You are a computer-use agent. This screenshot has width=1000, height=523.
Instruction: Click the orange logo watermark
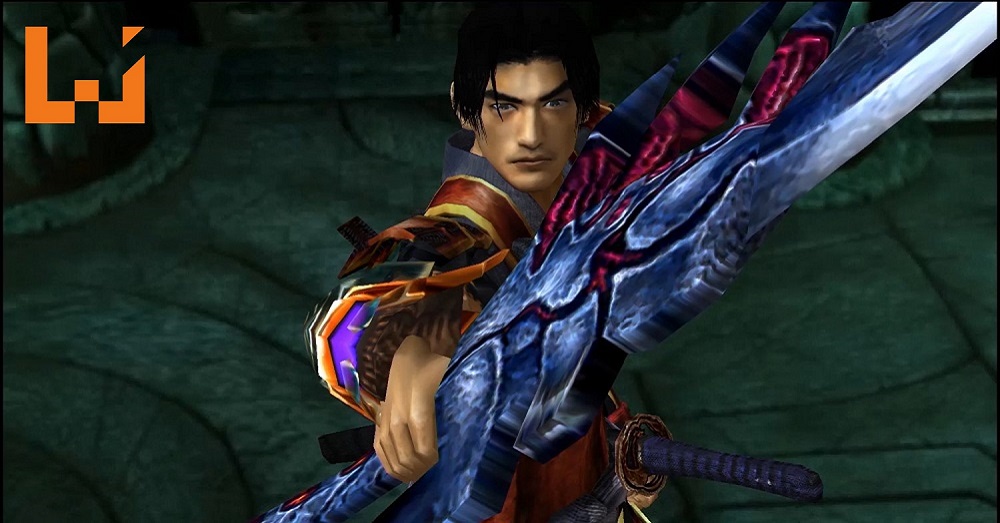coord(85,90)
